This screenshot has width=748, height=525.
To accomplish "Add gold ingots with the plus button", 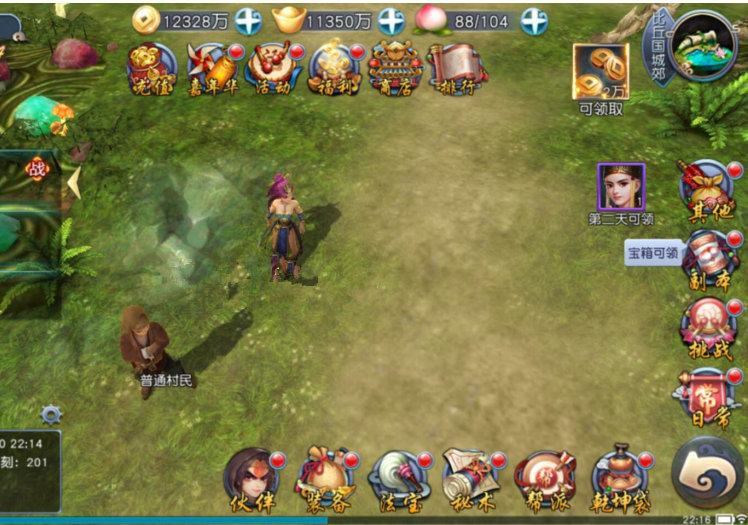I will coord(391,21).
